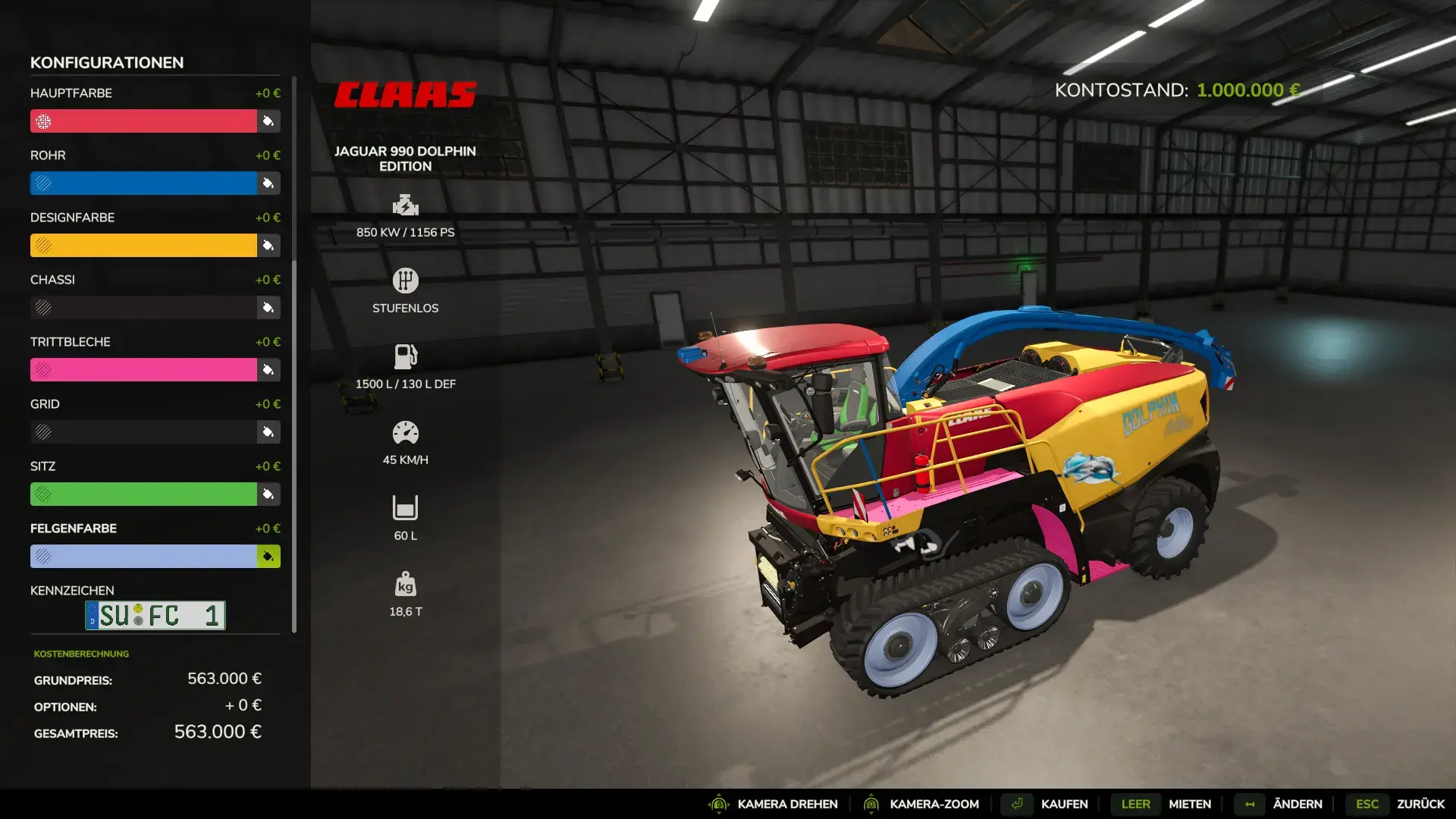
Task: Open the paint bucket for Sitz
Action: (x=268, y=494)
